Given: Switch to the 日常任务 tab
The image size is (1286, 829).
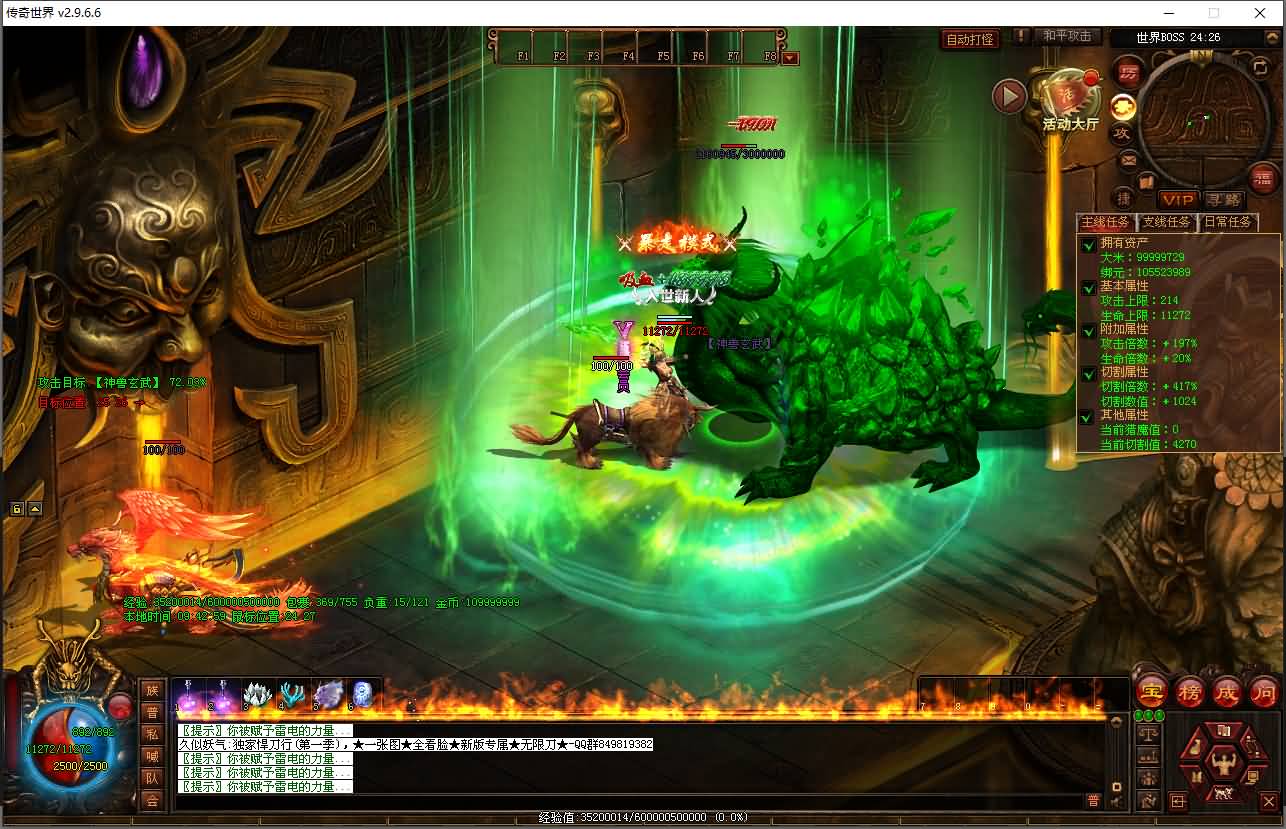Looking at the screenshot, I should [x=1227, y=222].
